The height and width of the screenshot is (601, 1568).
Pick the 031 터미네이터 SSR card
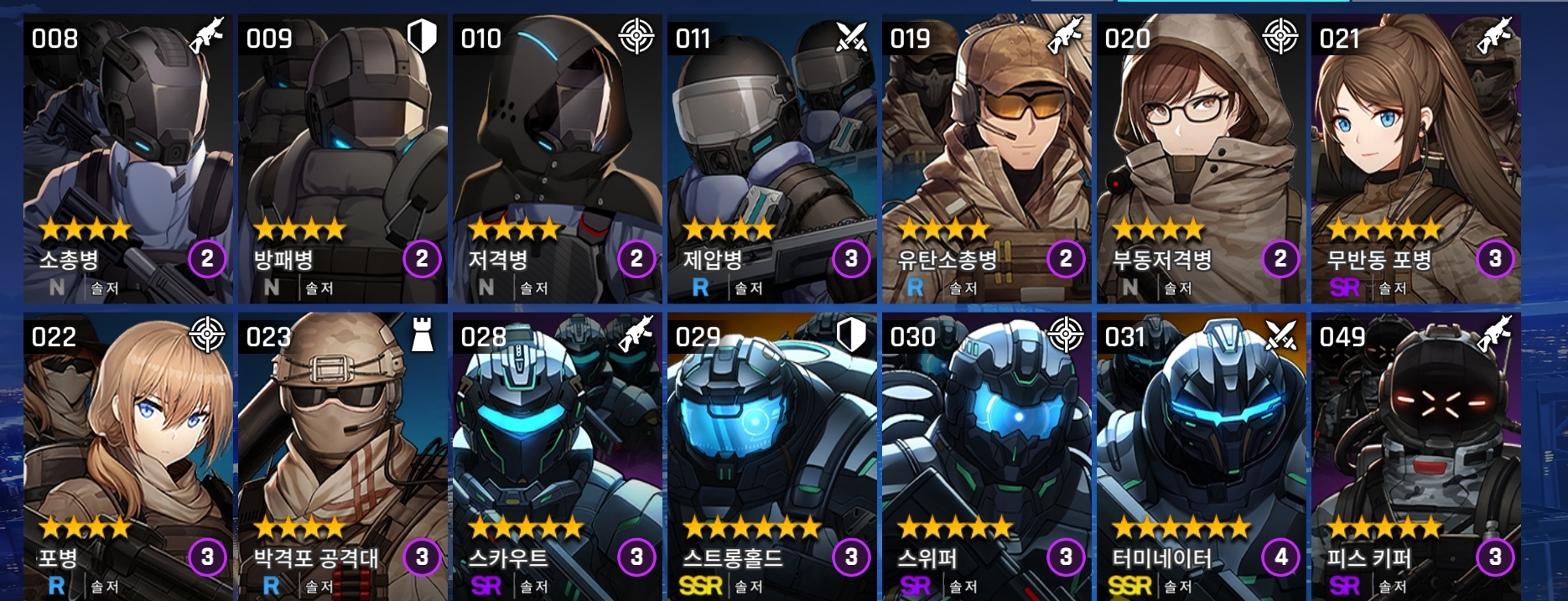coord(1202,457)
